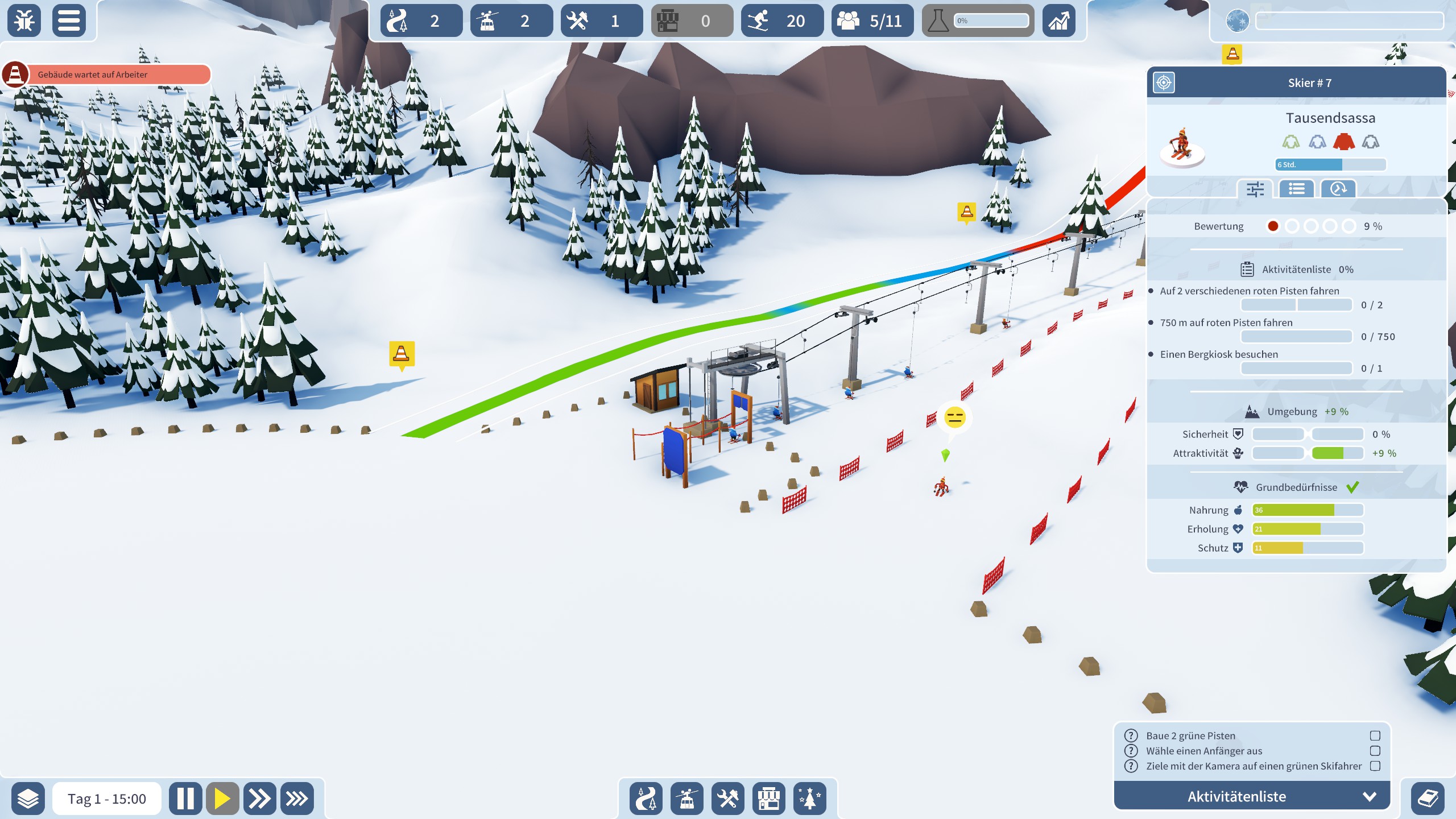The image size is (1456, 819).
Task: Set triple fast-forward speed
Action: click(296, 799)
